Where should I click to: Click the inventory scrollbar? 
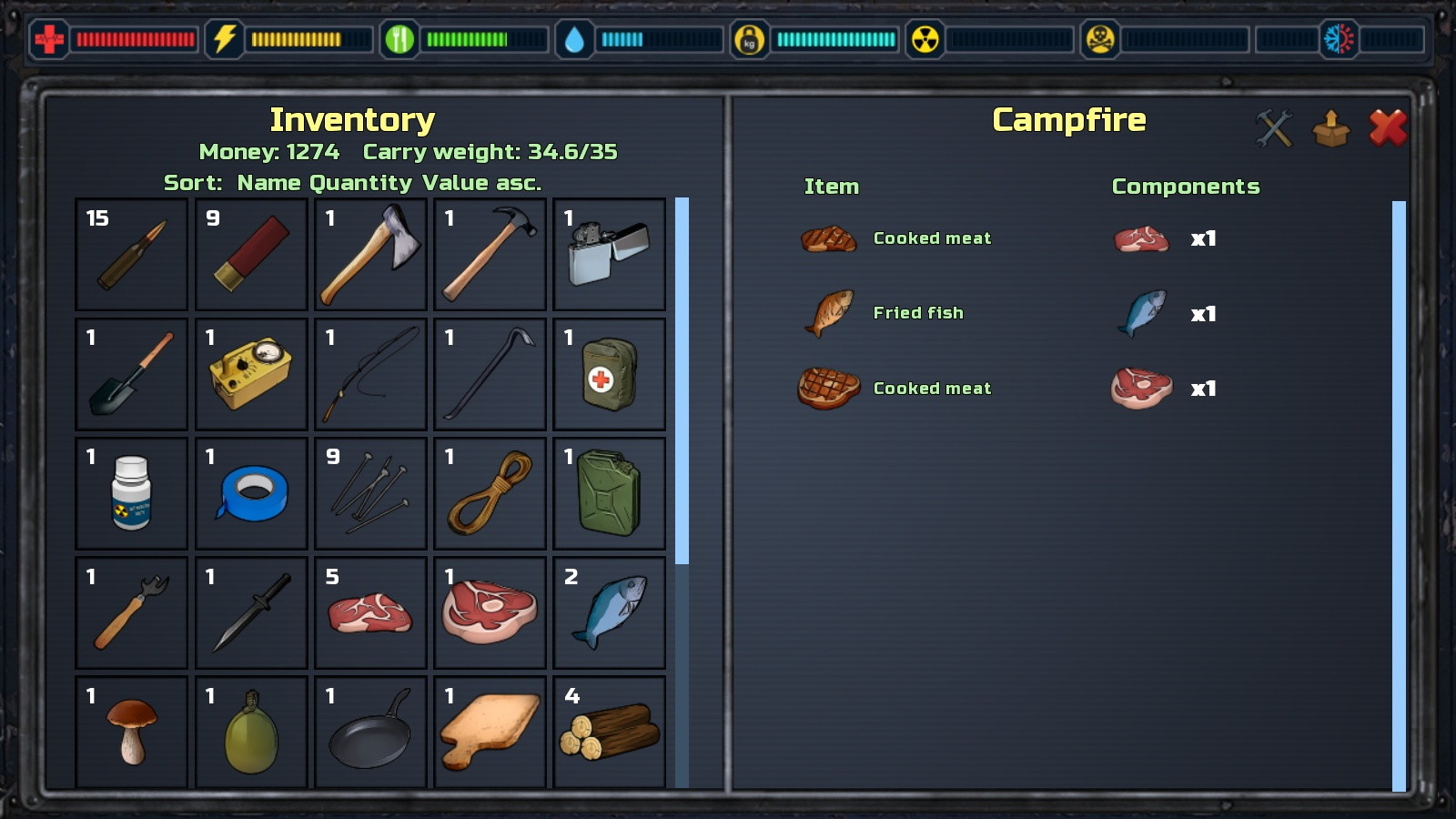click(682, 373)
